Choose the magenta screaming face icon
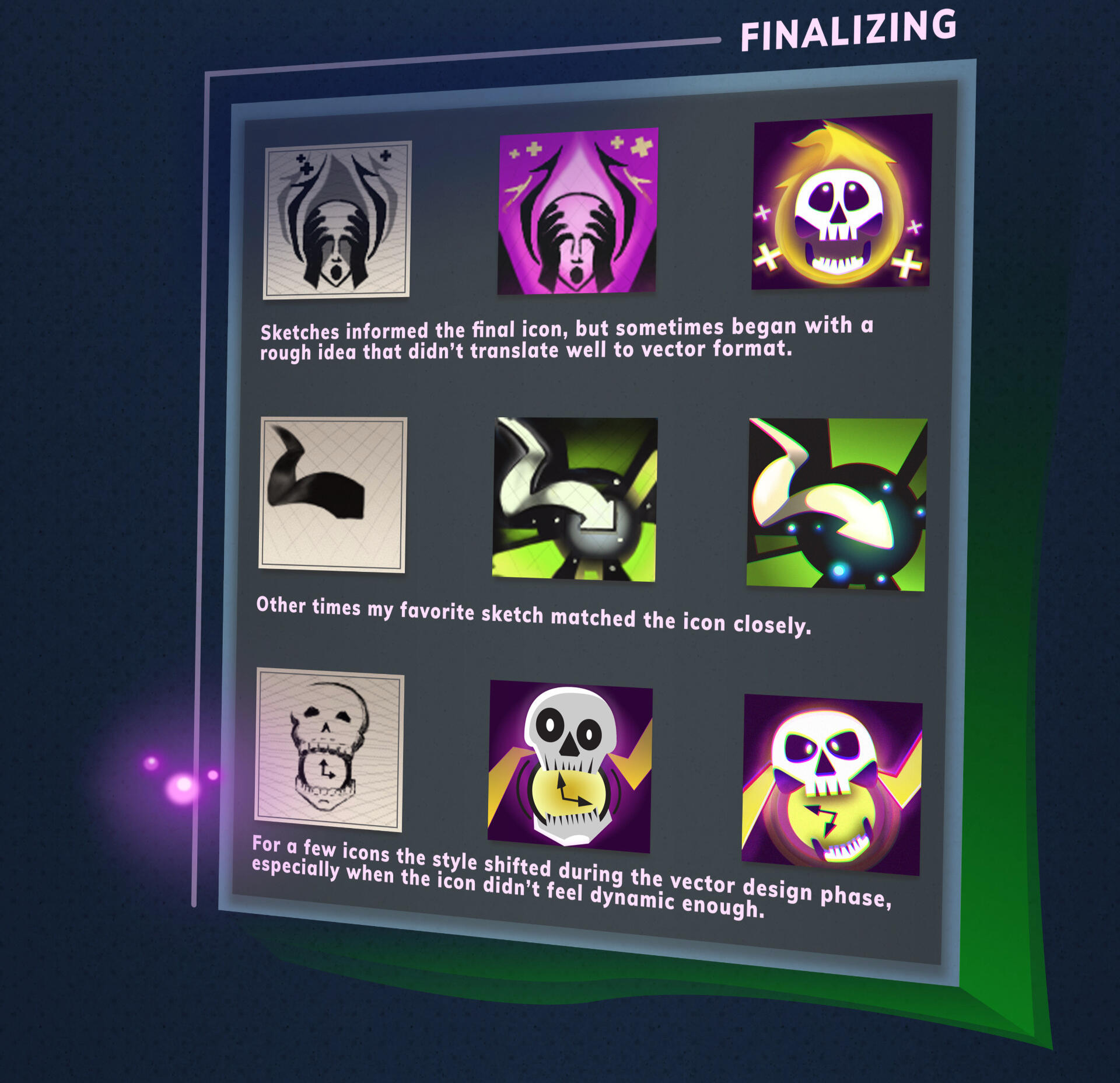The image size is (1120, 1083). tap(577, 211)
